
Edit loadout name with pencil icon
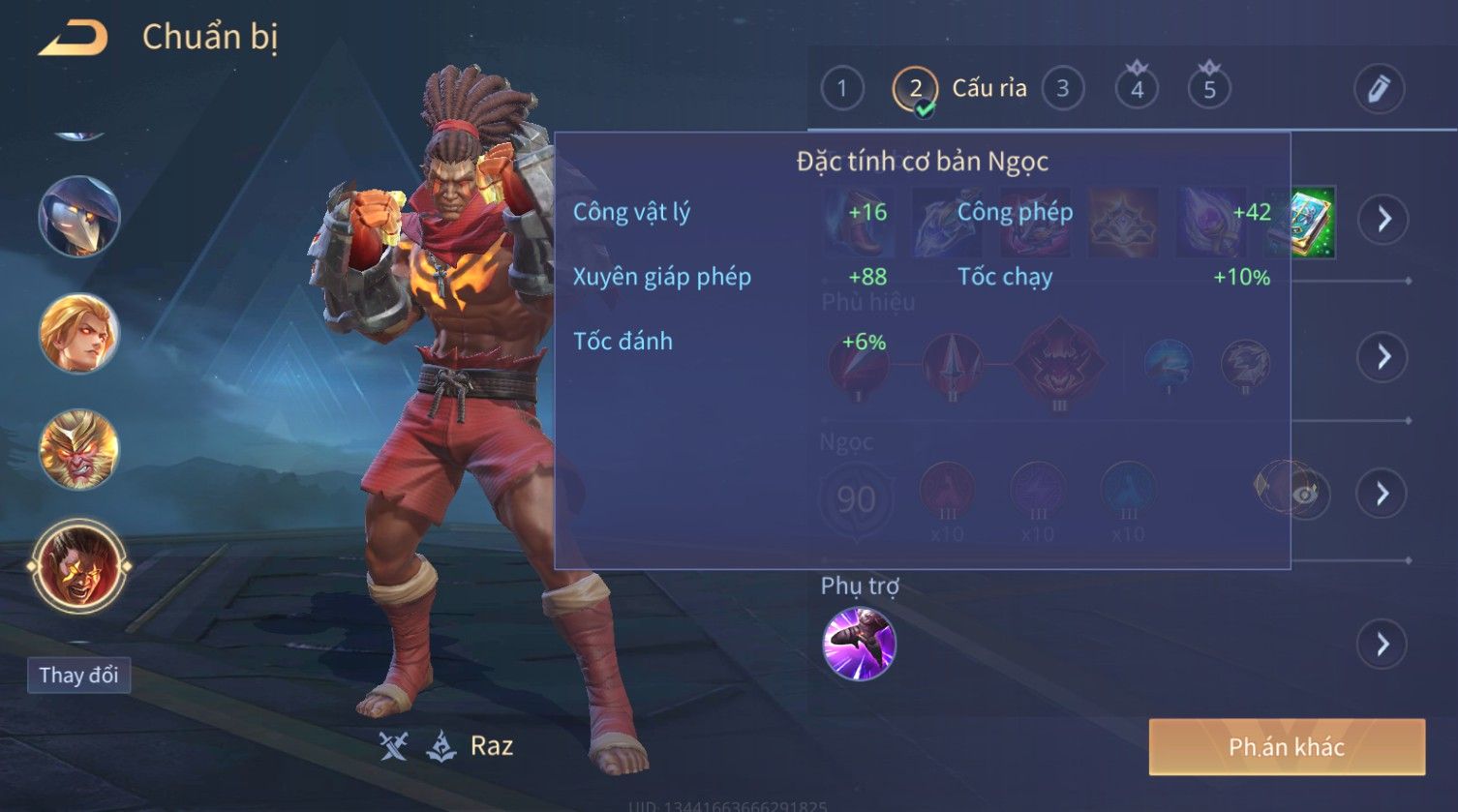(1379, 89)
